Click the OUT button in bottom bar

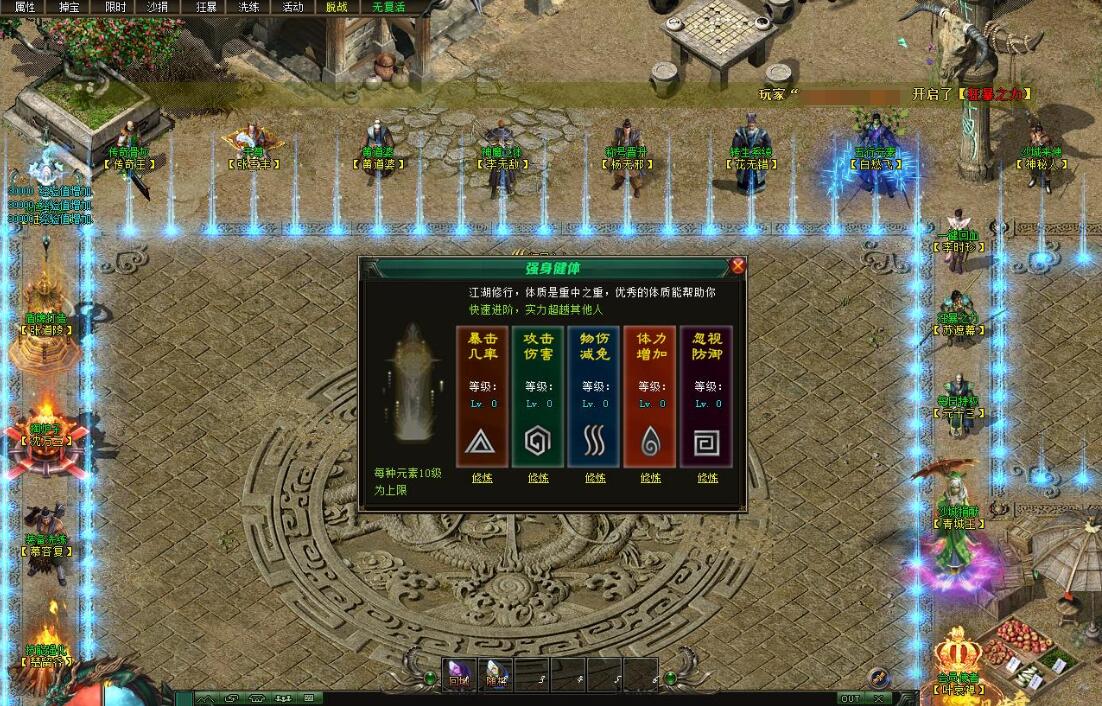(850, 698)
